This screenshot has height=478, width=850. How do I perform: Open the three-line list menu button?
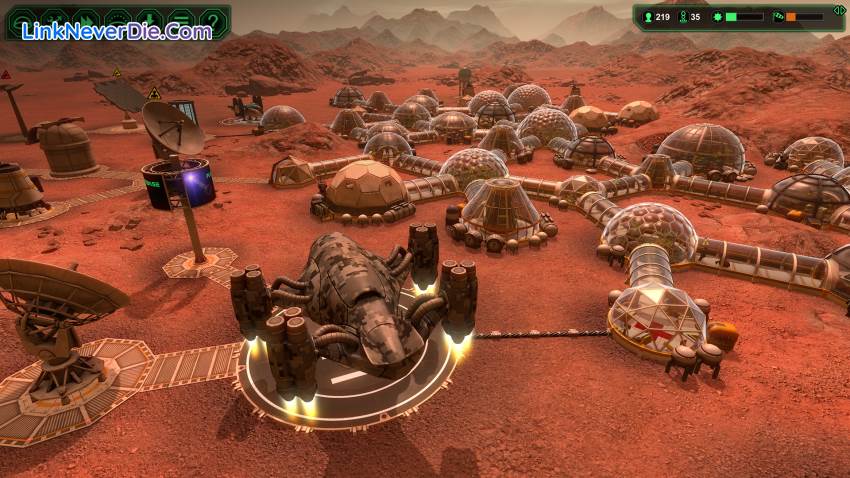[180, 20]
